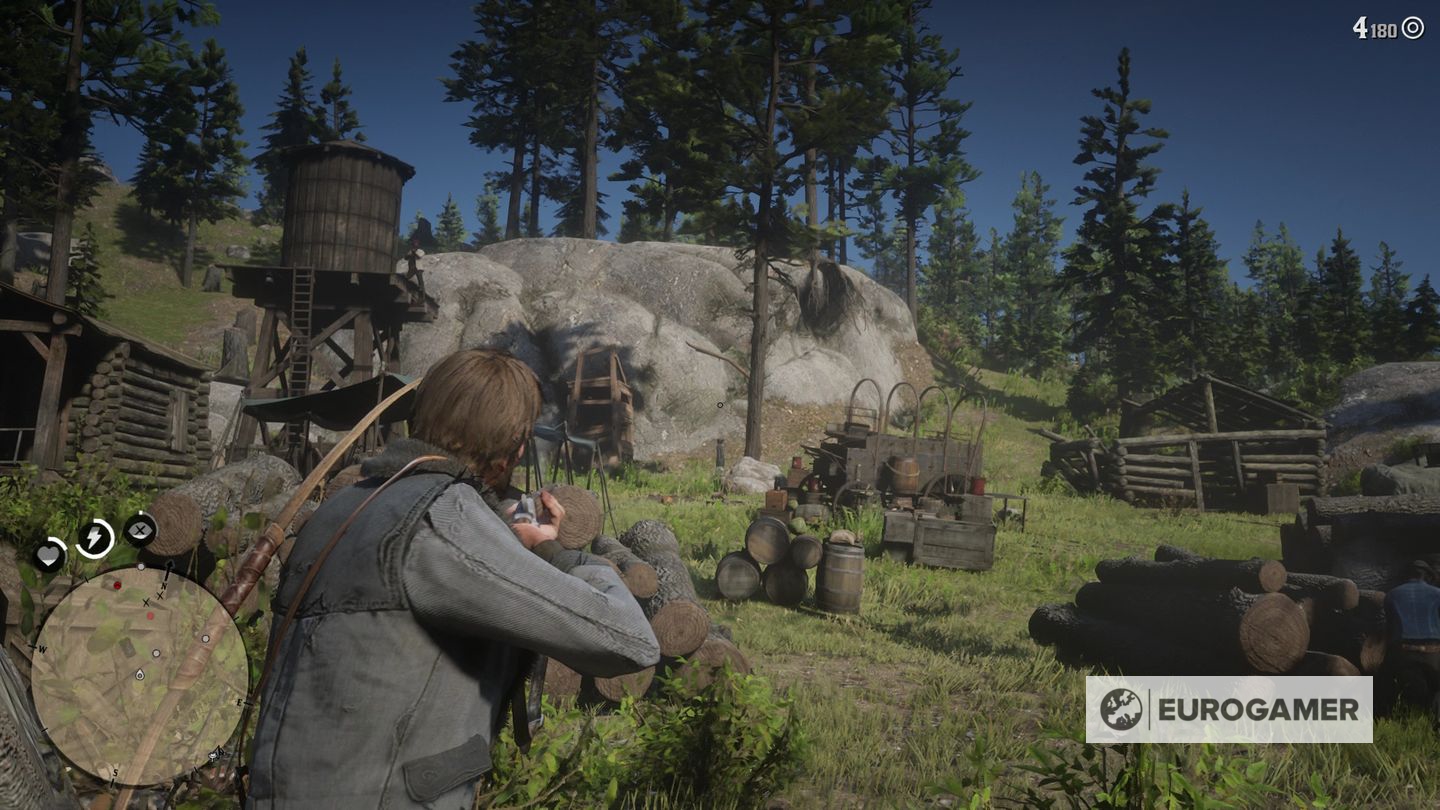Select the lightning bolt stamina core
Viewport: 1440px width, 810px height.
click(95, 538)
